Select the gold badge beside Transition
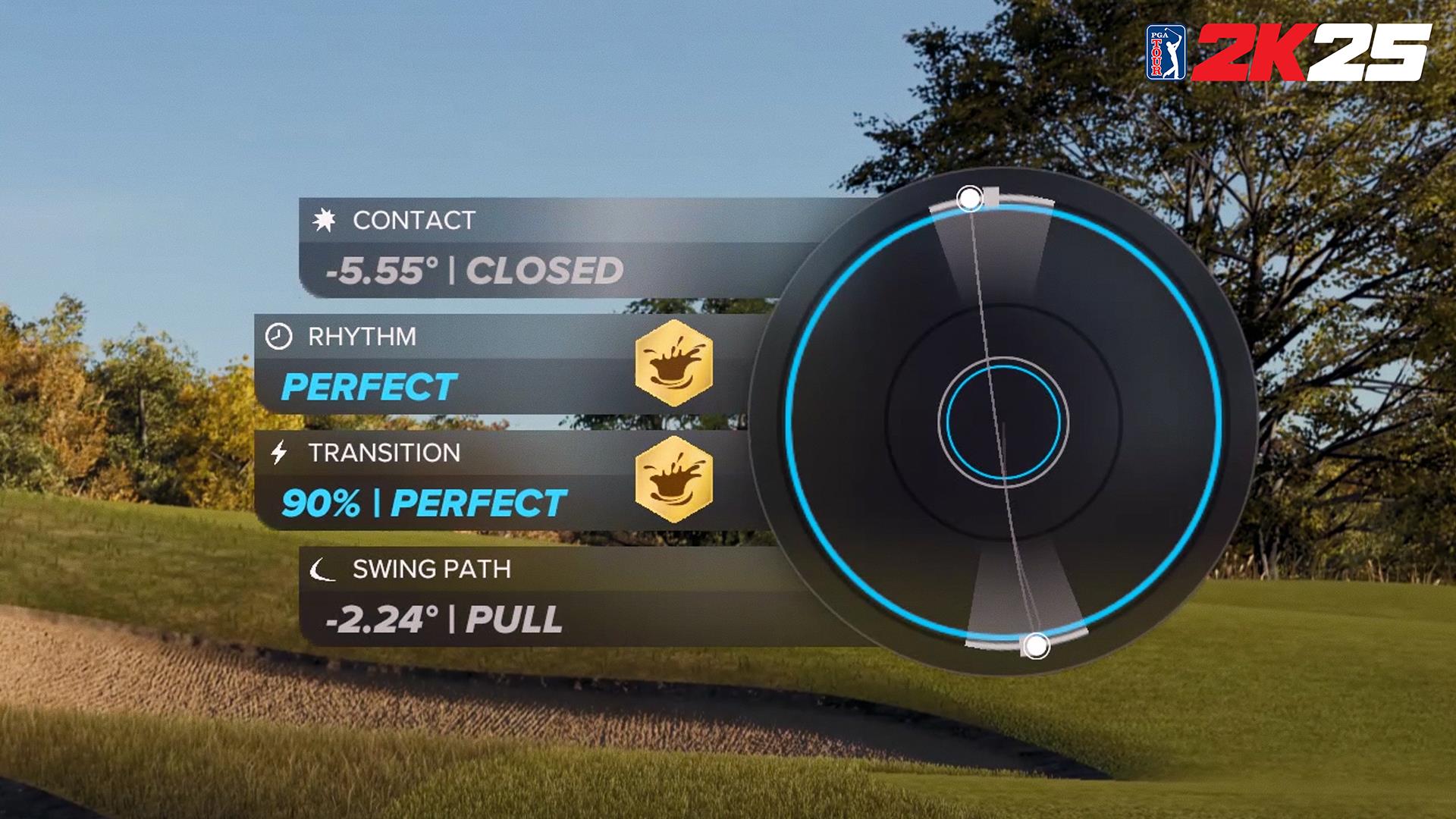1456x819 pixels. tap(673, 480)
